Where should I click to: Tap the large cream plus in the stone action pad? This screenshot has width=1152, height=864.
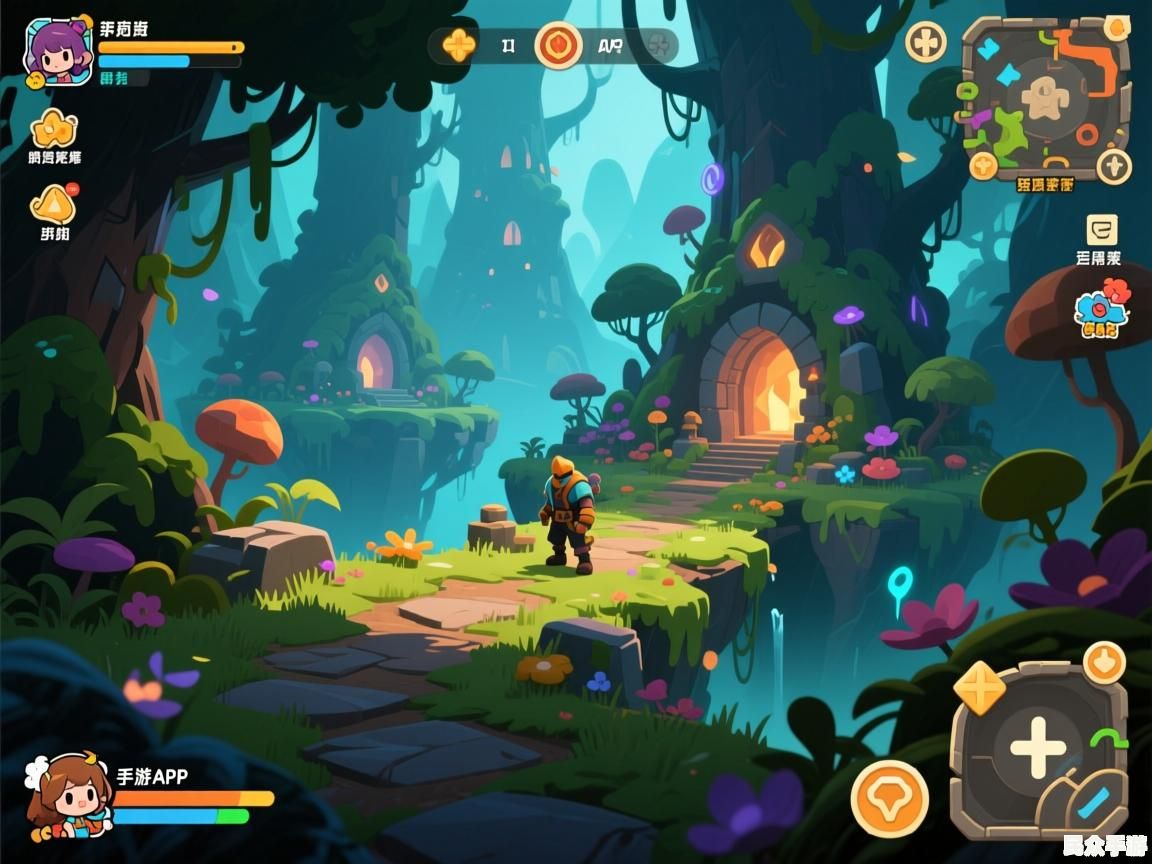tap(1037, 748)
